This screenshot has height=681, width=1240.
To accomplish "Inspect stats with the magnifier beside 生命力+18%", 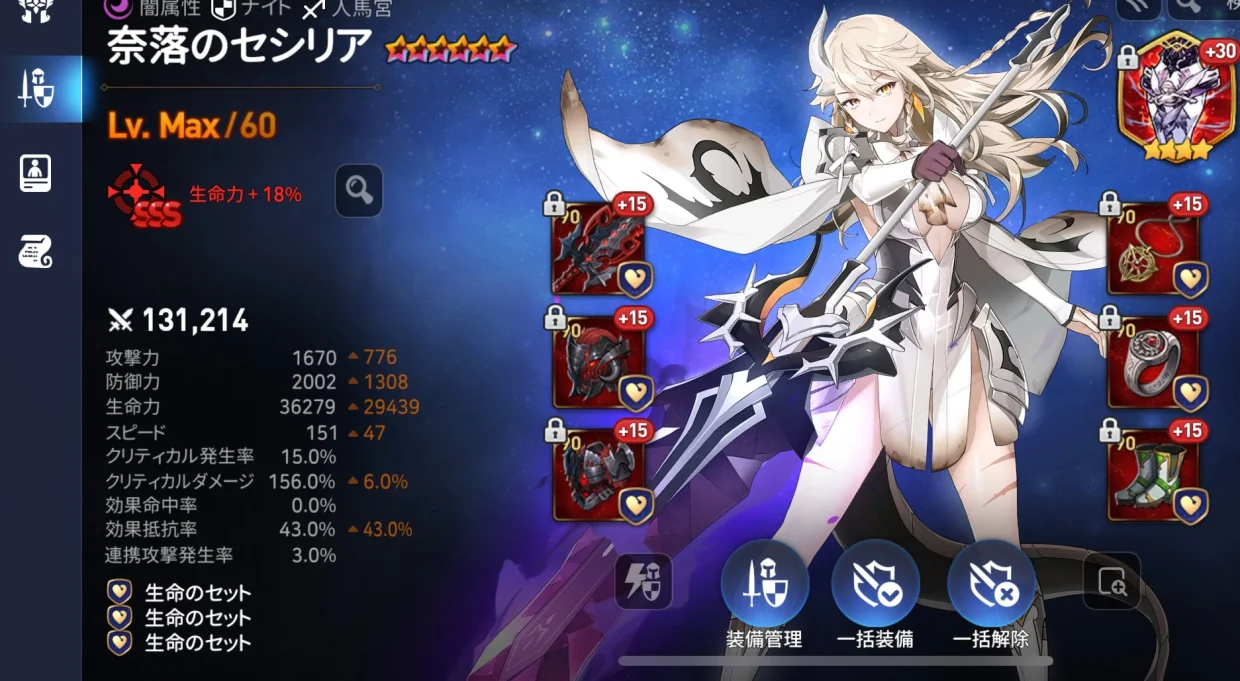I will 359,190.
